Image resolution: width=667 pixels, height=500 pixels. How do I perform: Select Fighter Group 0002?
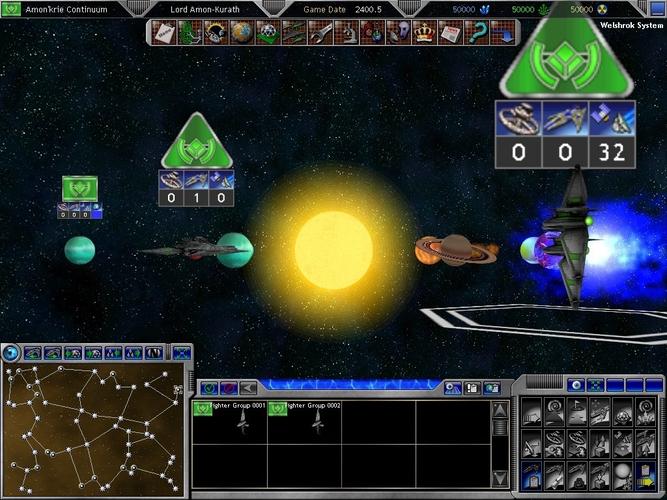tap(305, 421)
